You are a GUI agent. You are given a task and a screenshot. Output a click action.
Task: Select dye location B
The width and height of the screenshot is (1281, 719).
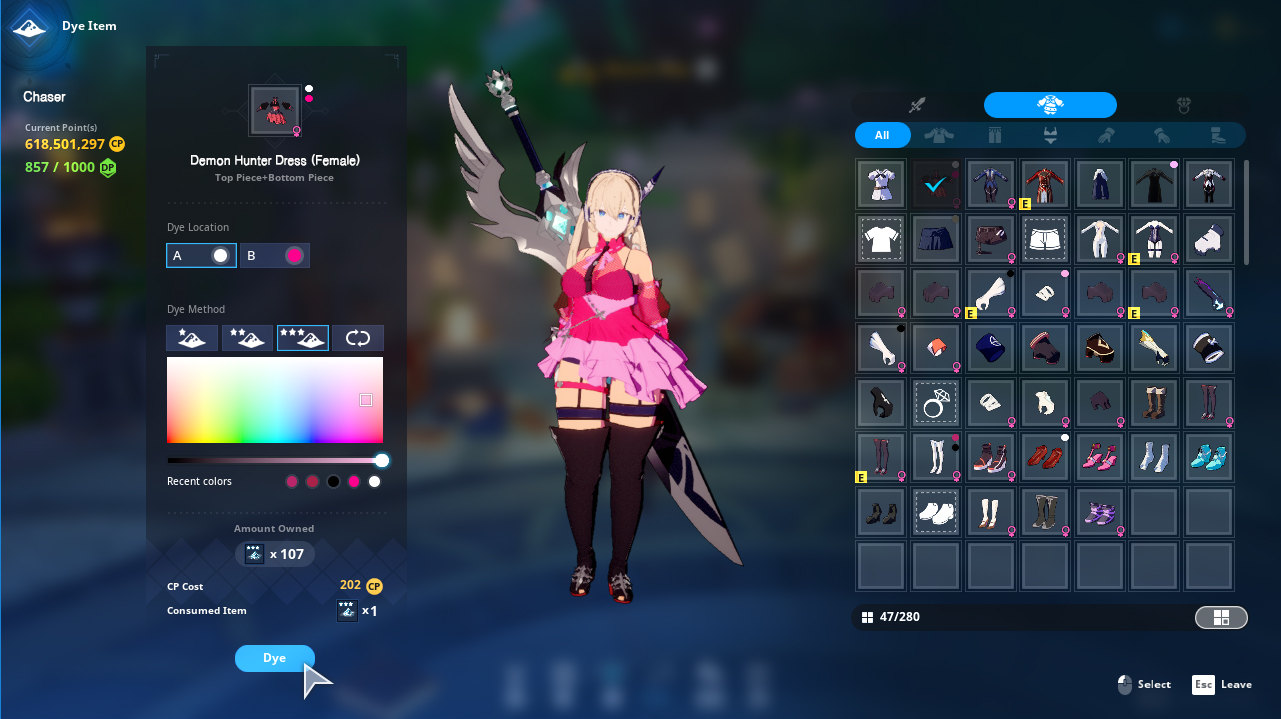click(275, 256)
